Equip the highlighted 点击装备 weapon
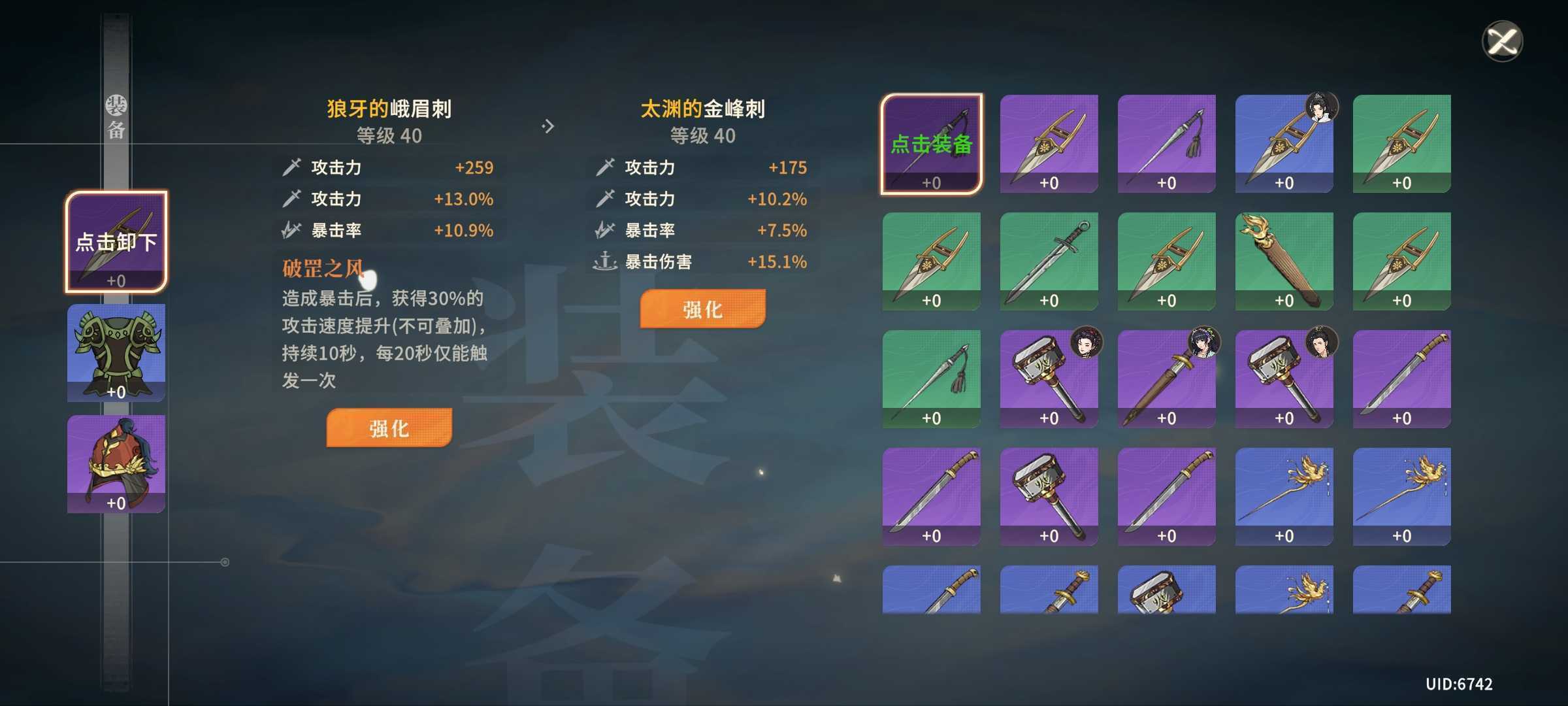The height and width of the screenshot is (706, 1568). 930,141
